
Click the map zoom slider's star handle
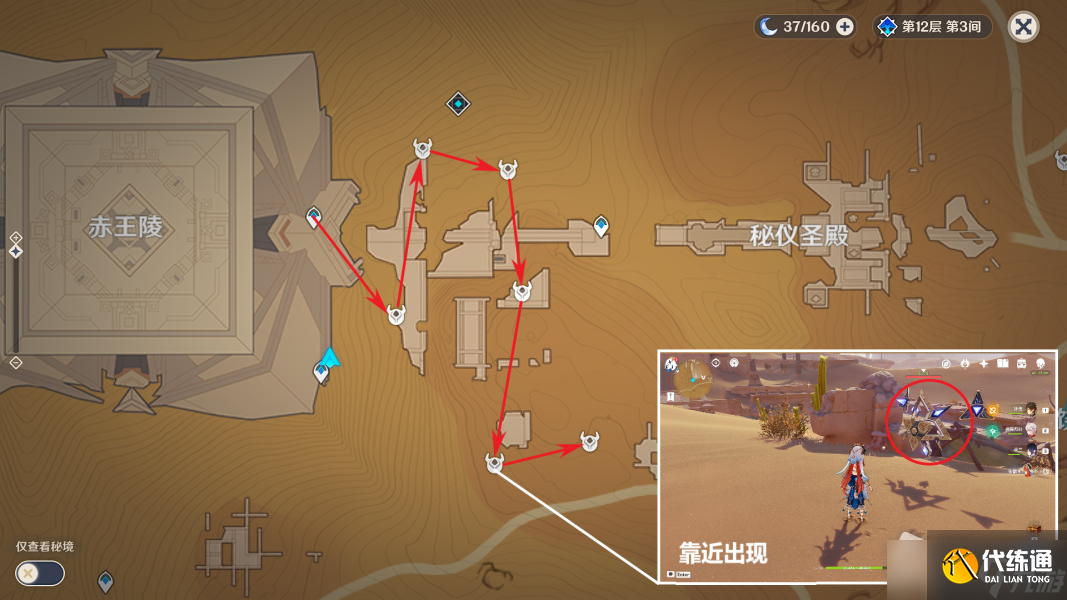(x=16, y=251)
